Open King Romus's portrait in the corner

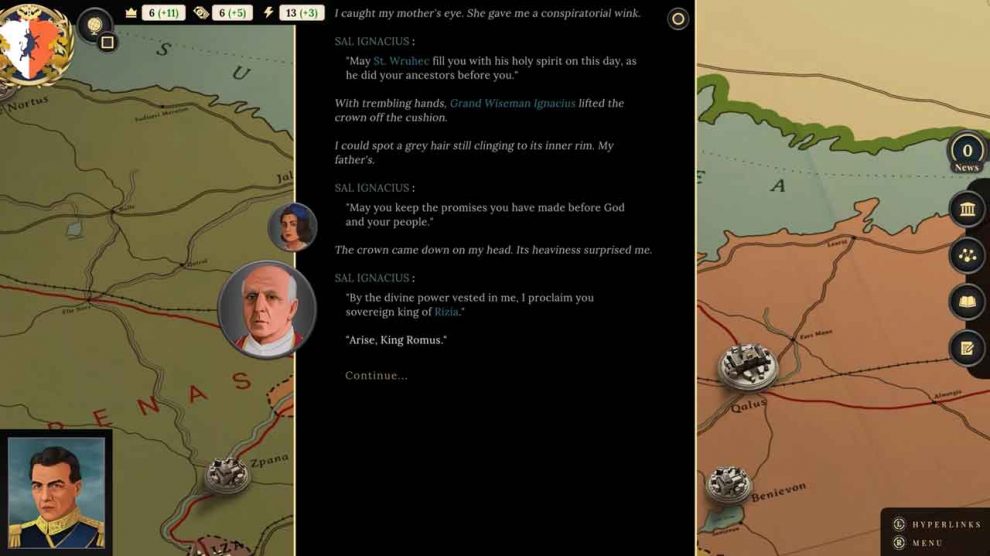coord(56,492)
